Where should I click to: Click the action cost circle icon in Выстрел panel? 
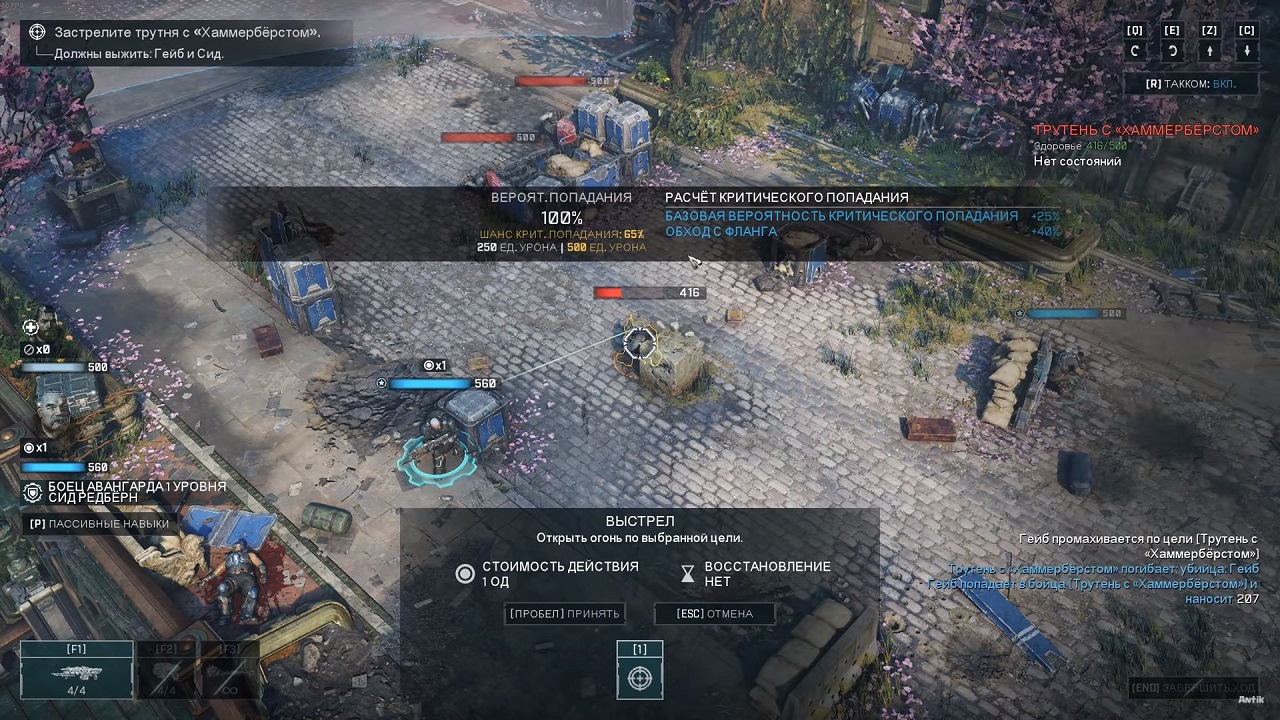click(465, 574)
